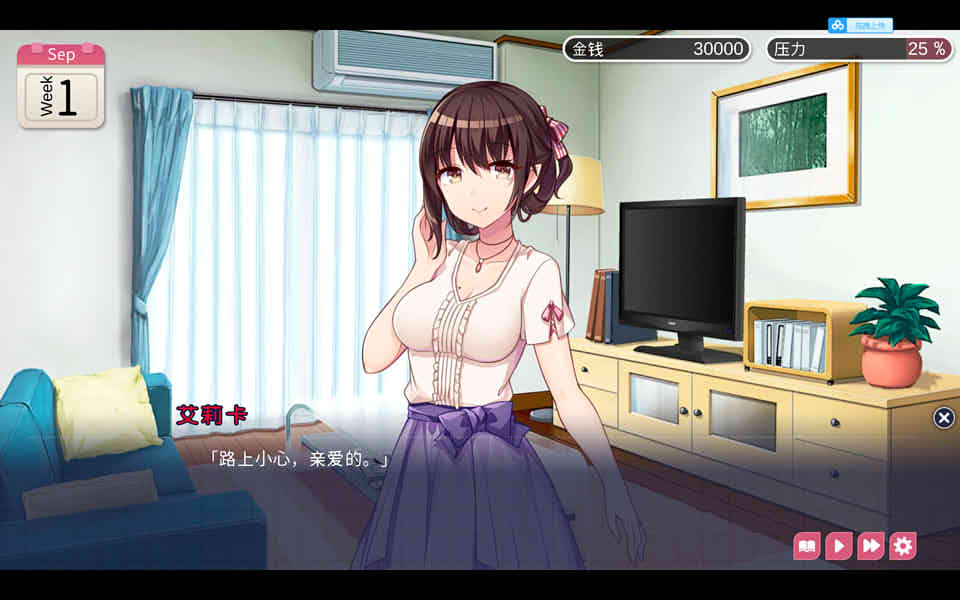This screenshot has width=960, height=600.
Task: Hide the dialogue box with the X button
Action: pyautogui.click(x=944, y=418)
